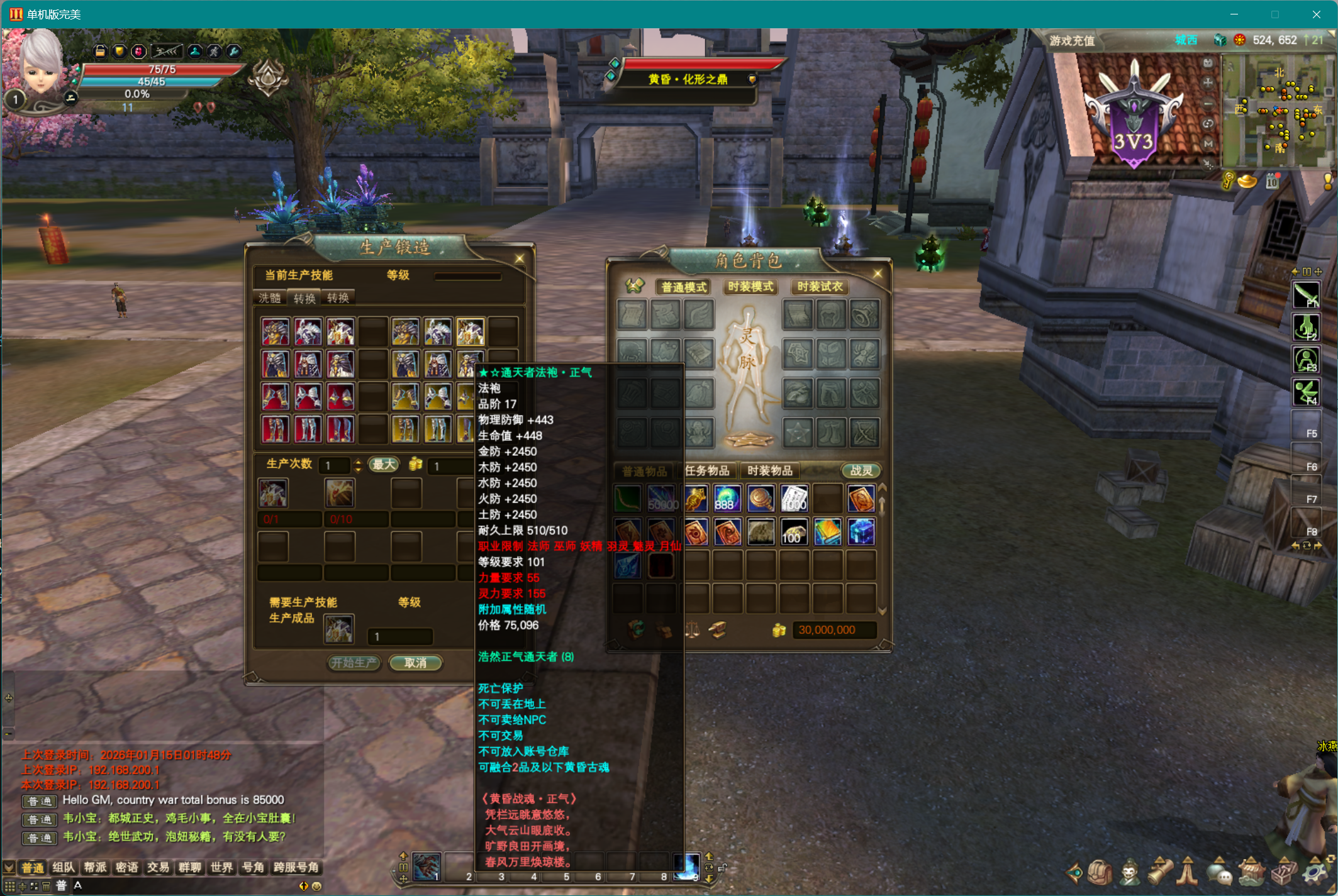Click the 取消 cancel button
Viewport: 1338px width, 896px height.
coord(415,663)
